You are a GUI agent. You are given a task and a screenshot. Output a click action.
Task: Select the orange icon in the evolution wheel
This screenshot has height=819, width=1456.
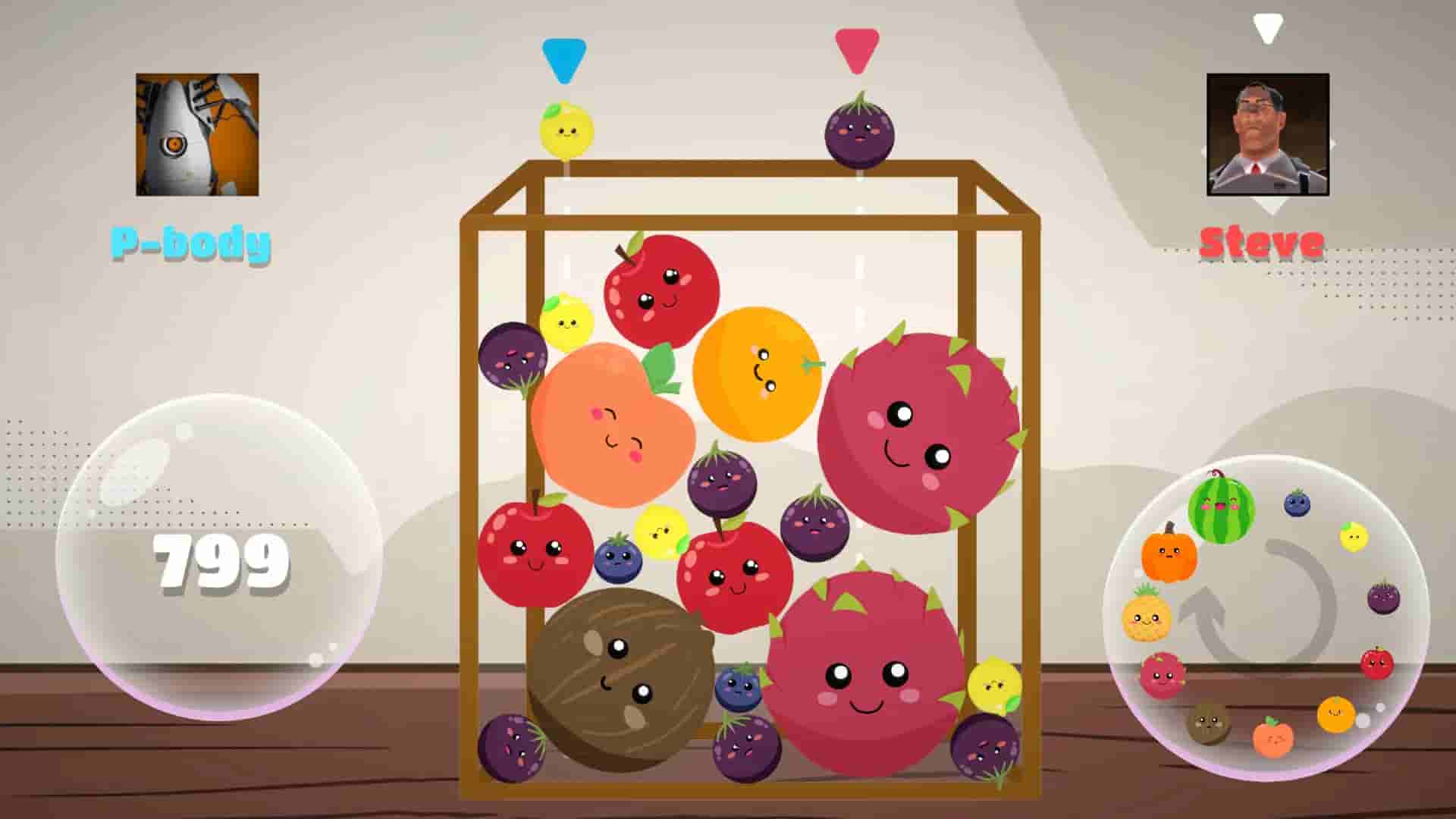[x=1335, y=714]
